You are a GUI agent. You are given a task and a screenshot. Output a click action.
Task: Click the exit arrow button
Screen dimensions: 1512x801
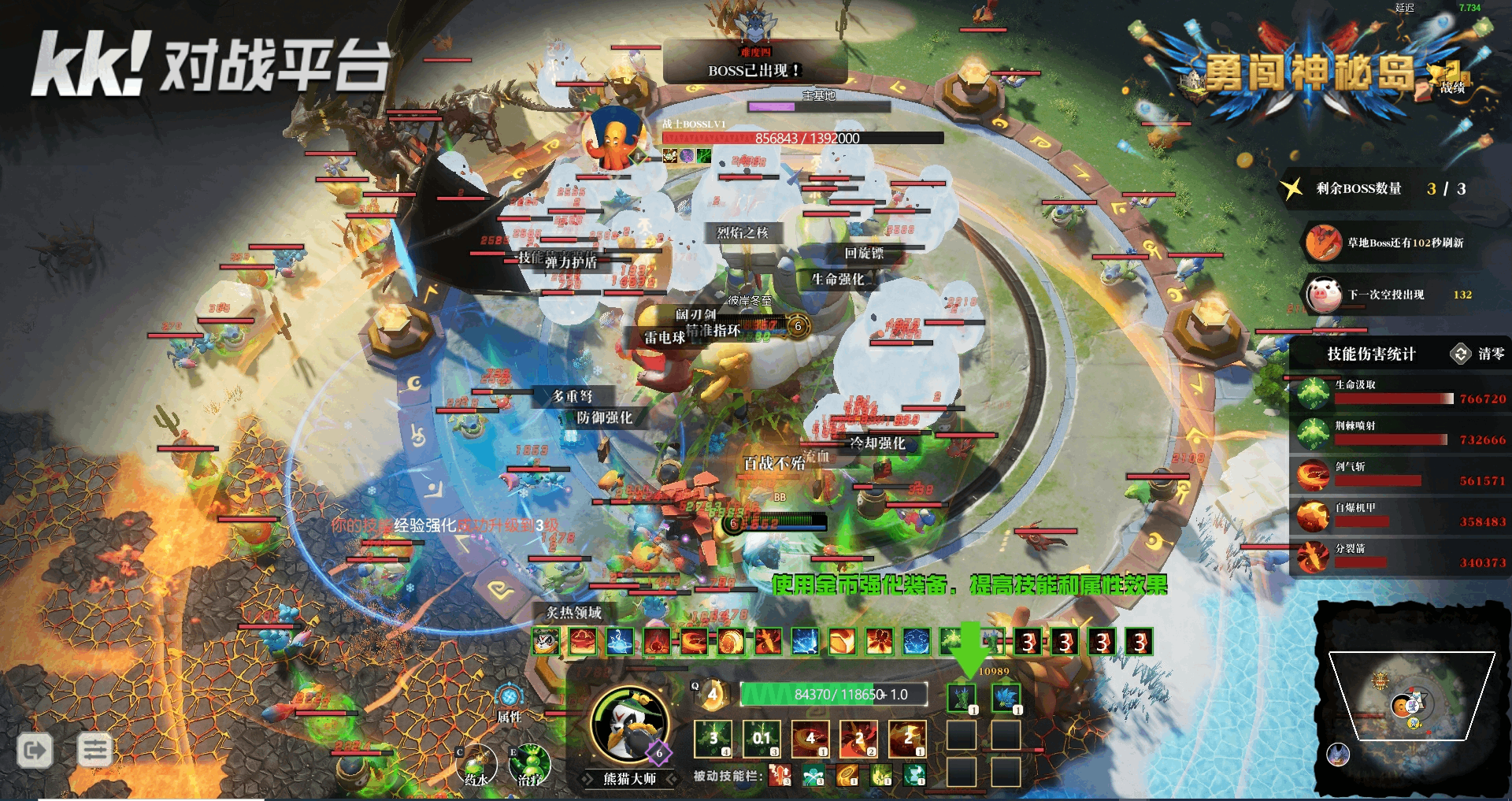click(x=35, y=750)
